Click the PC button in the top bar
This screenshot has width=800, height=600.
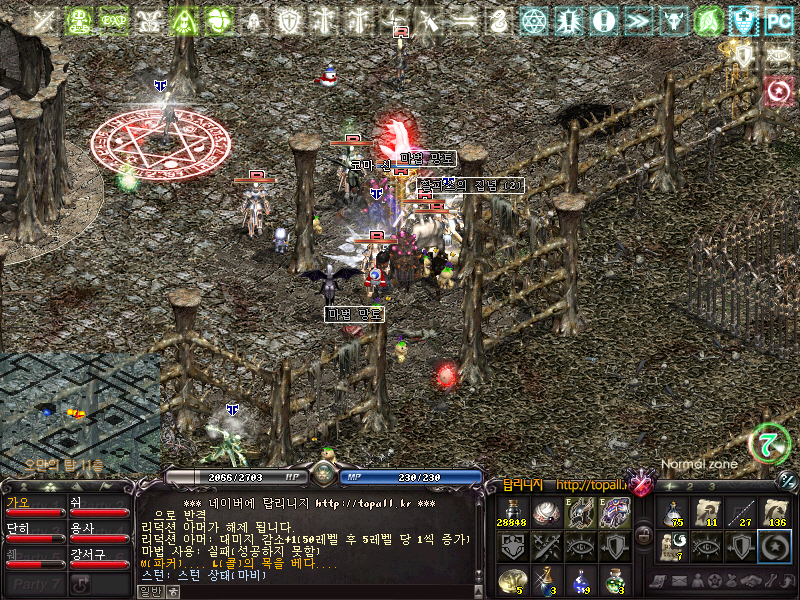tap(777, 20)
